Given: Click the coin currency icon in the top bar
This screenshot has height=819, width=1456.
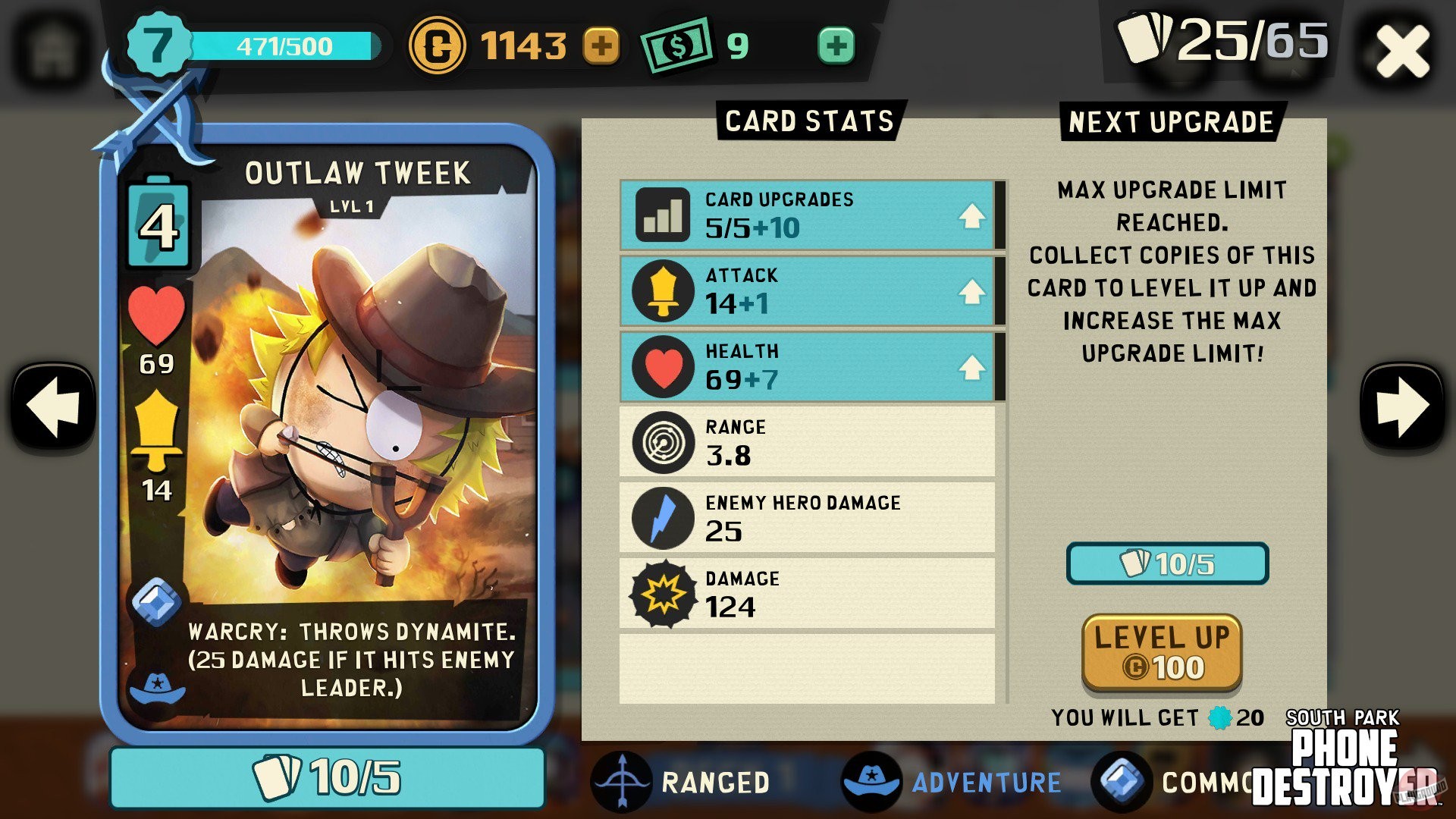Looking at the screenshot, I should point(438,45).
